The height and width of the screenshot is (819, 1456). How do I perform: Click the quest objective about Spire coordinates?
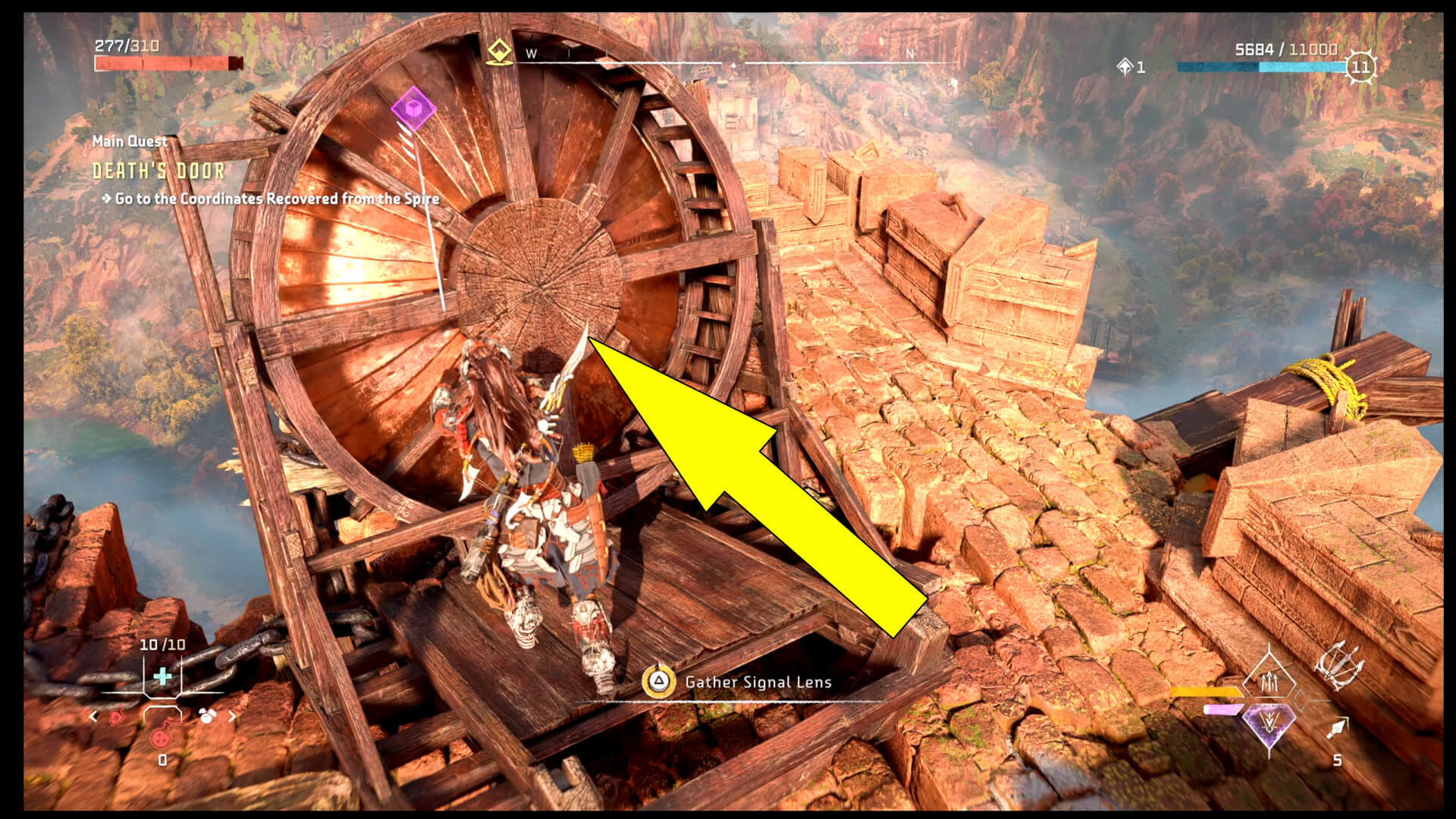point(276,201)
